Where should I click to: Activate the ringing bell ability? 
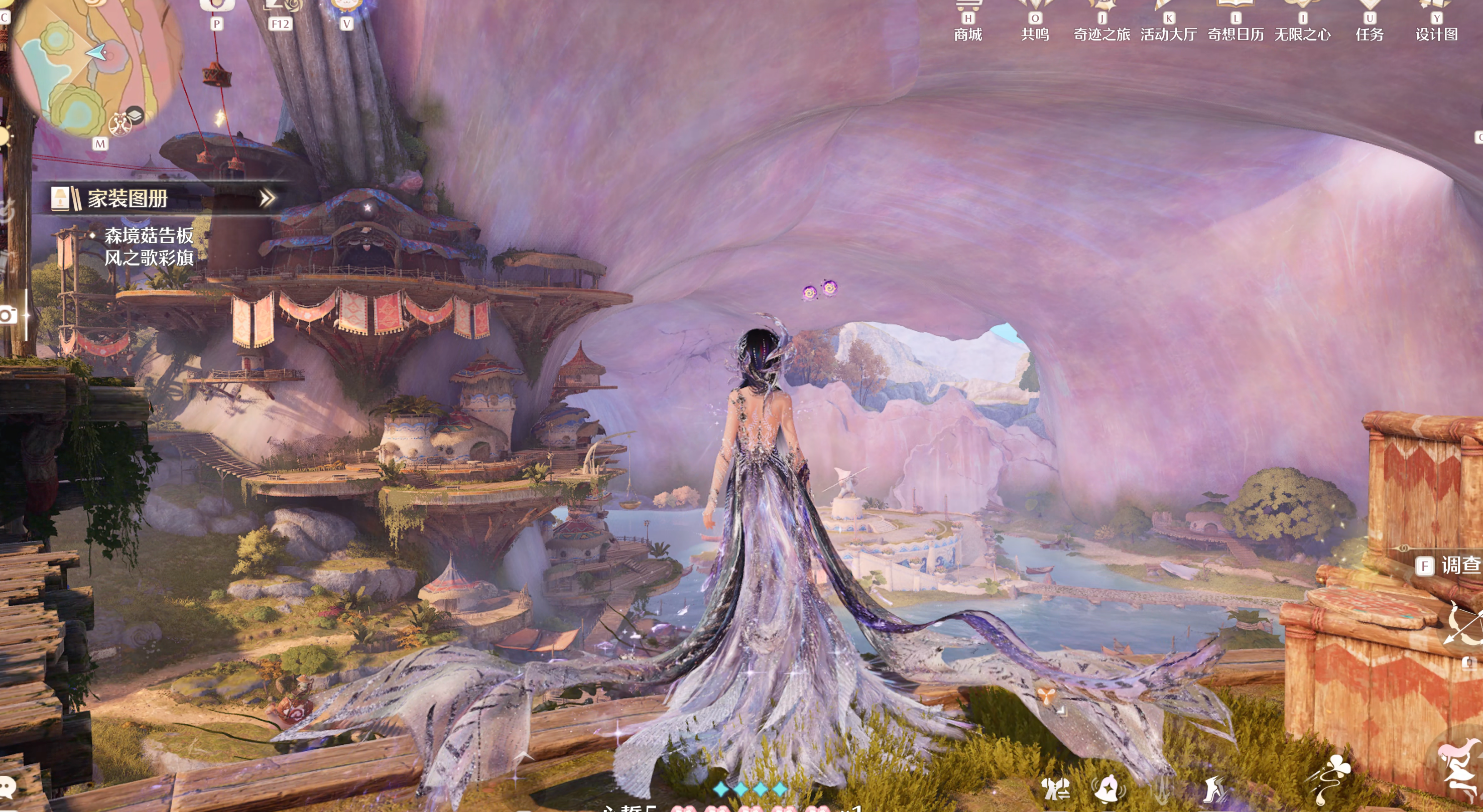pyautogui.click(x=1107, y=788)
